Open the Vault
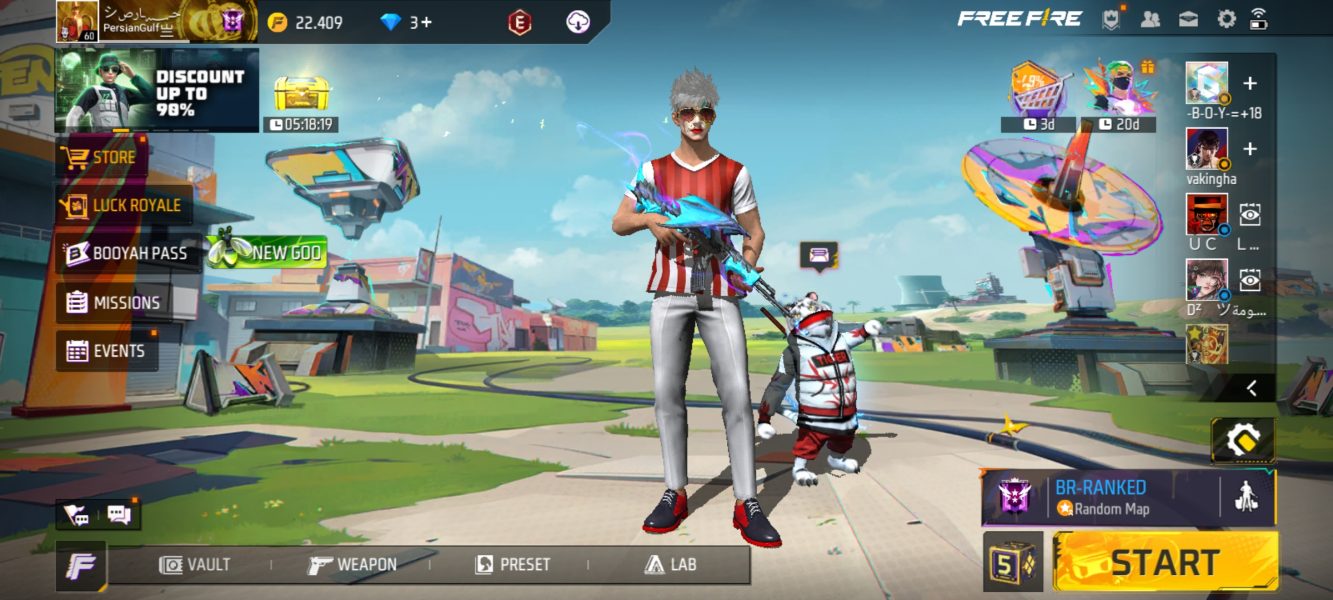Image resolution: width=1333 pixels, height=600 pixels. (195, 565)
